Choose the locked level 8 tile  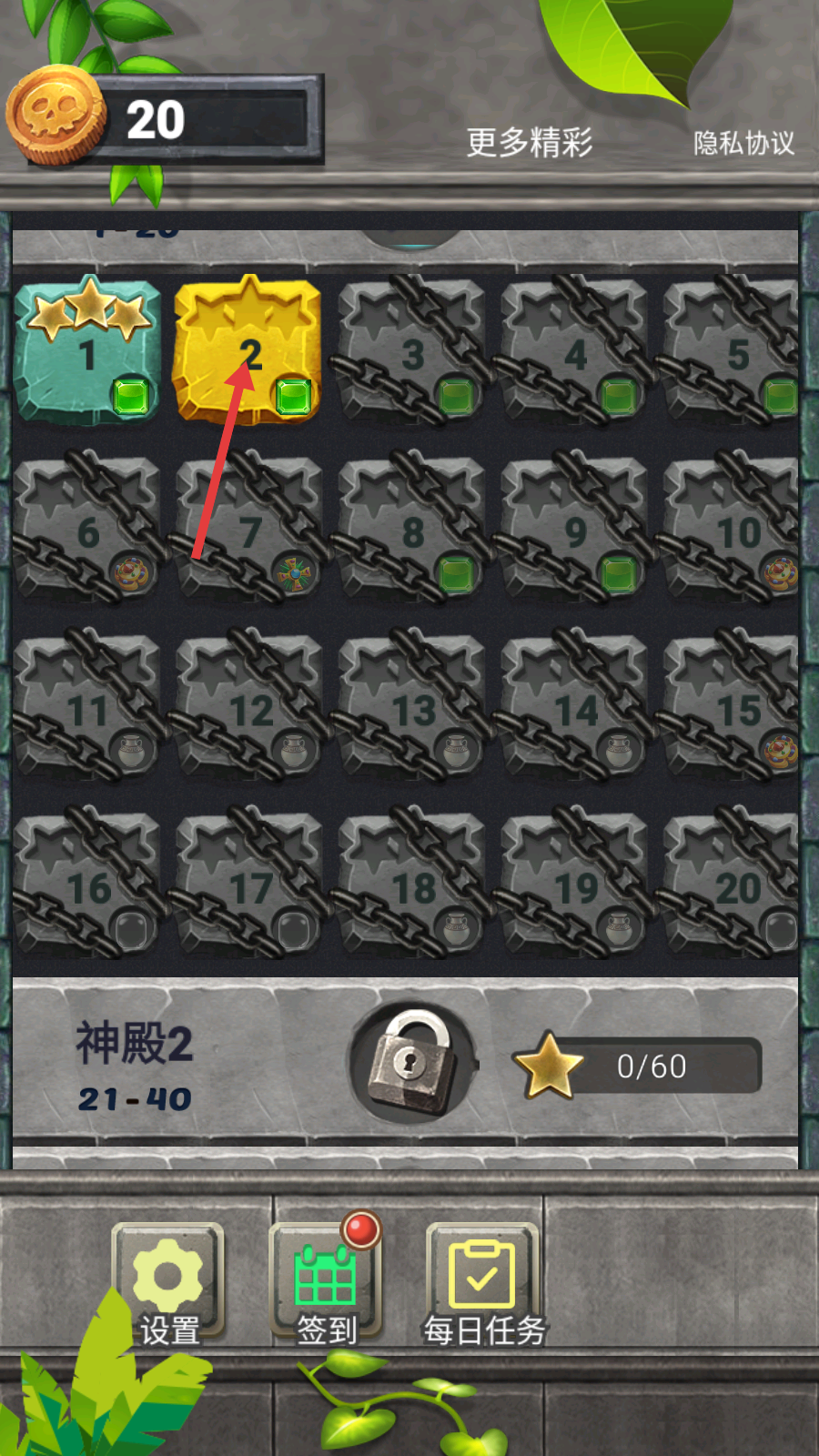point(411,530)
